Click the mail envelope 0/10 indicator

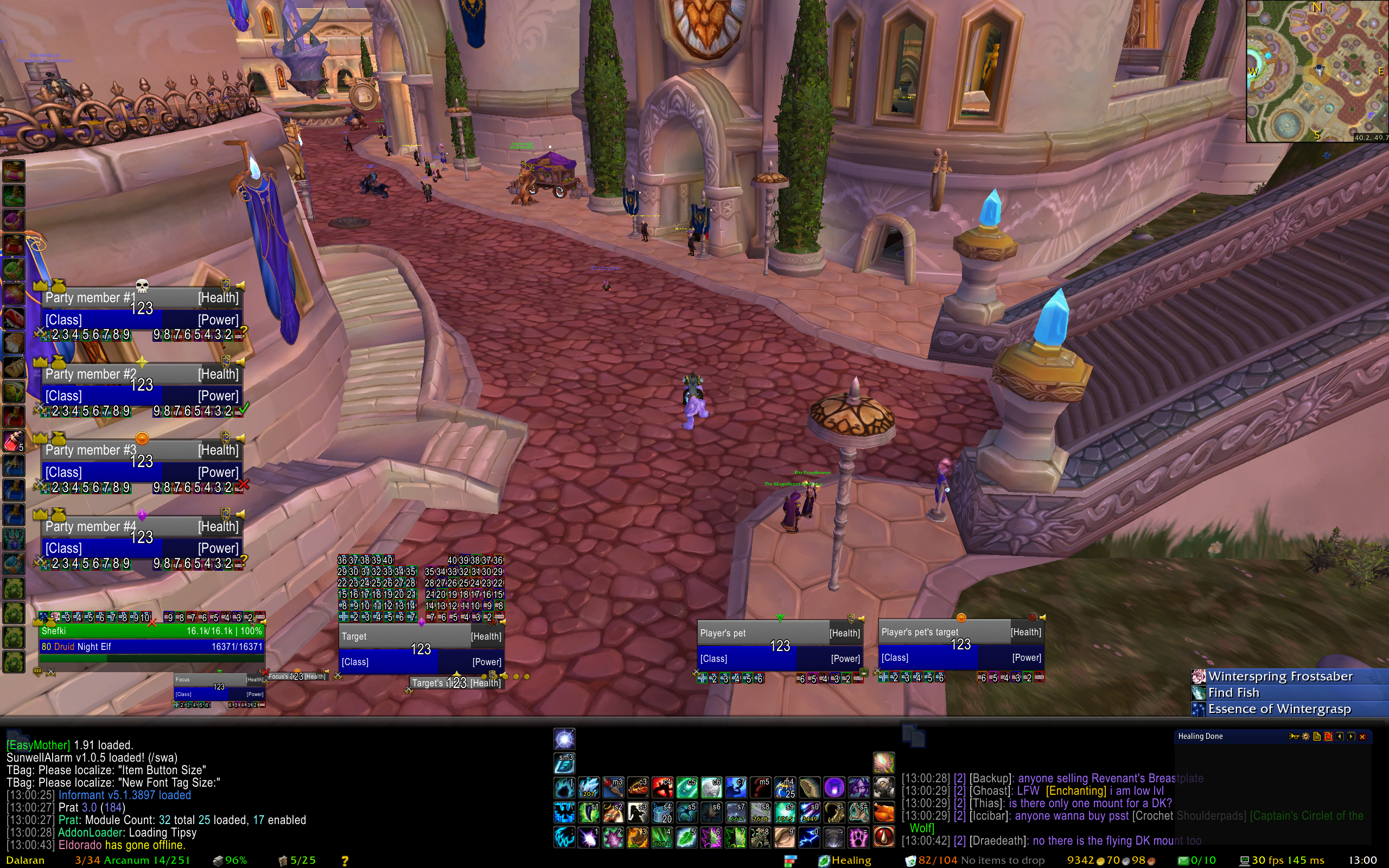coord(1196,860)
